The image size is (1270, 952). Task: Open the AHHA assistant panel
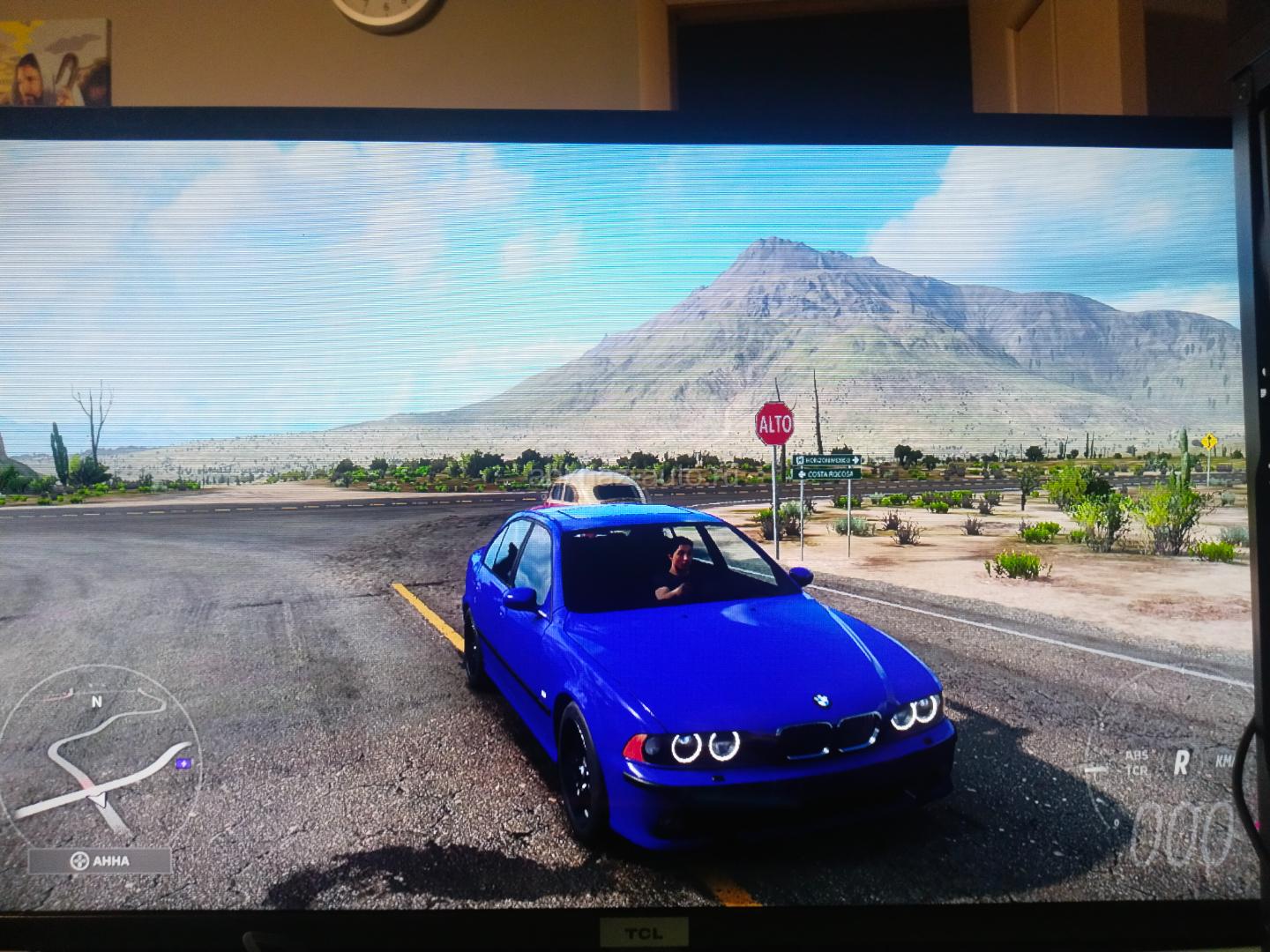pyautogui.click(x=100, y=861)
